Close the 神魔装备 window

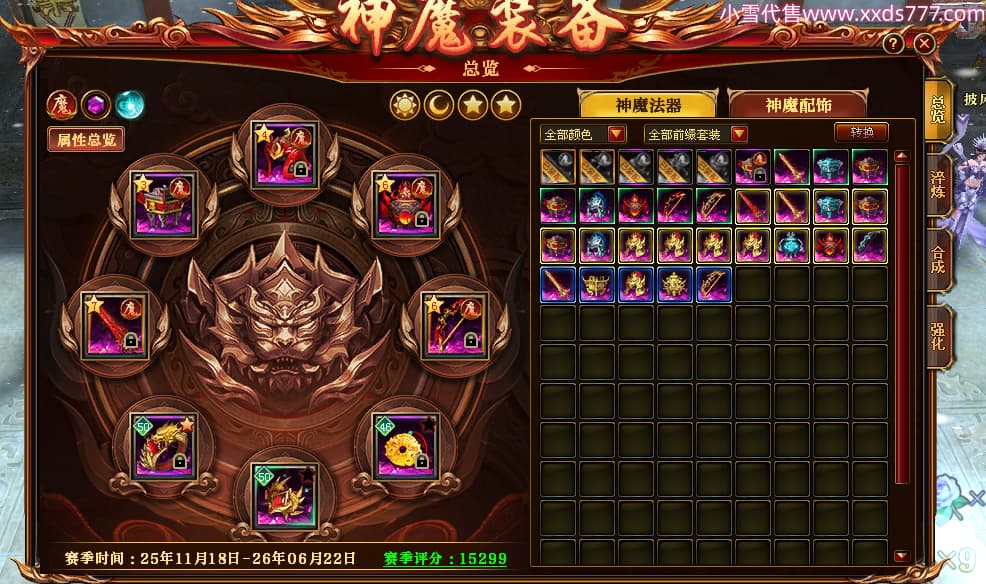pos(924,44)
